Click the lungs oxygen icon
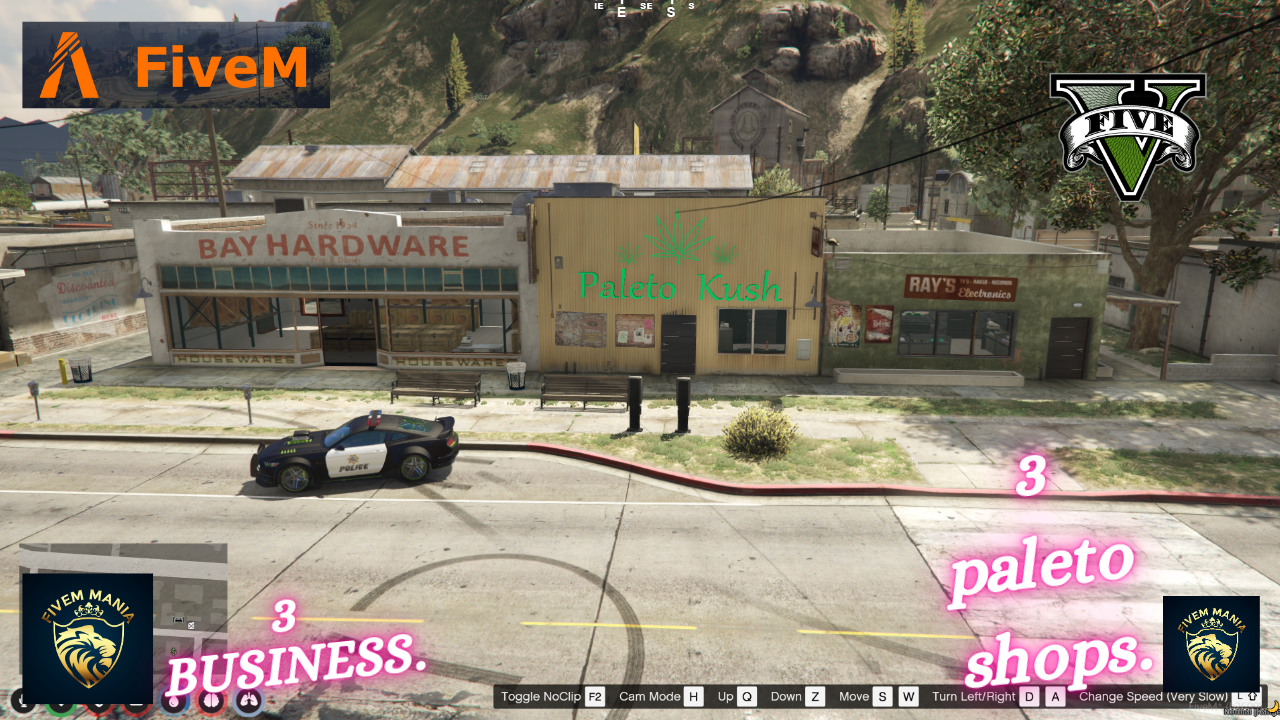 click(x=247, y=703)
